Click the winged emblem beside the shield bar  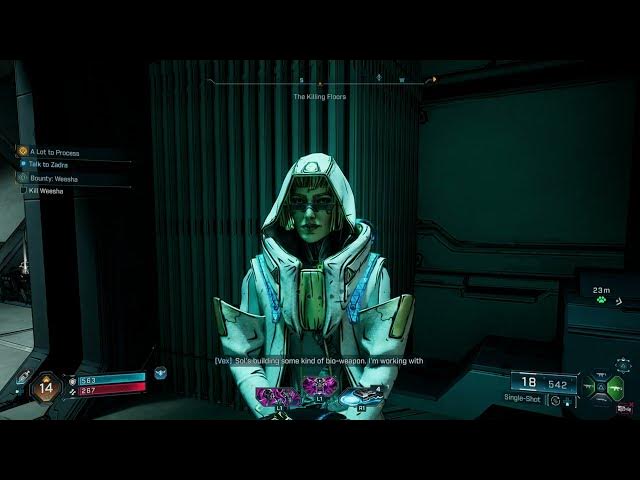click(160, 373)
